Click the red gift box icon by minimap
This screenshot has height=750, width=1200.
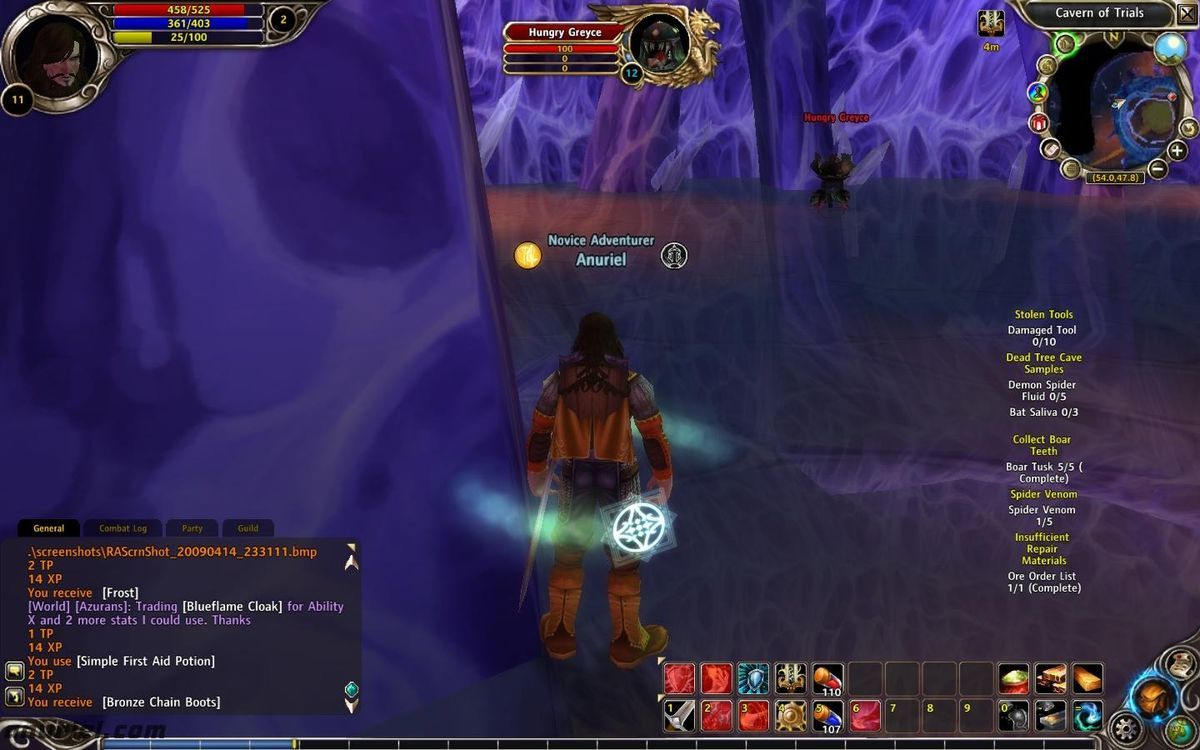[1038, 123]
